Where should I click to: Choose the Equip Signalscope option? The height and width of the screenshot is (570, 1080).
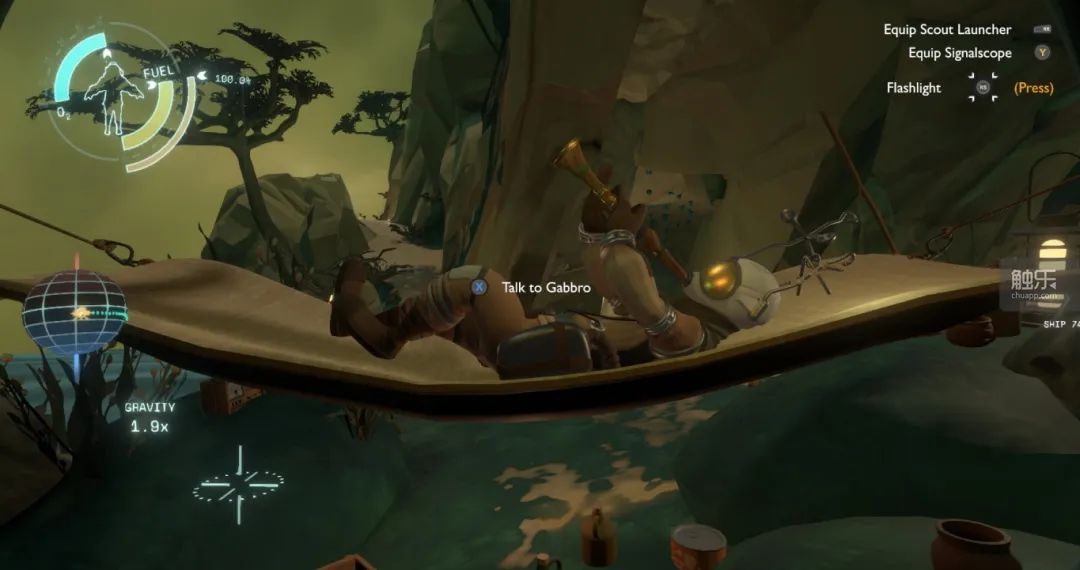click(960, 53)
